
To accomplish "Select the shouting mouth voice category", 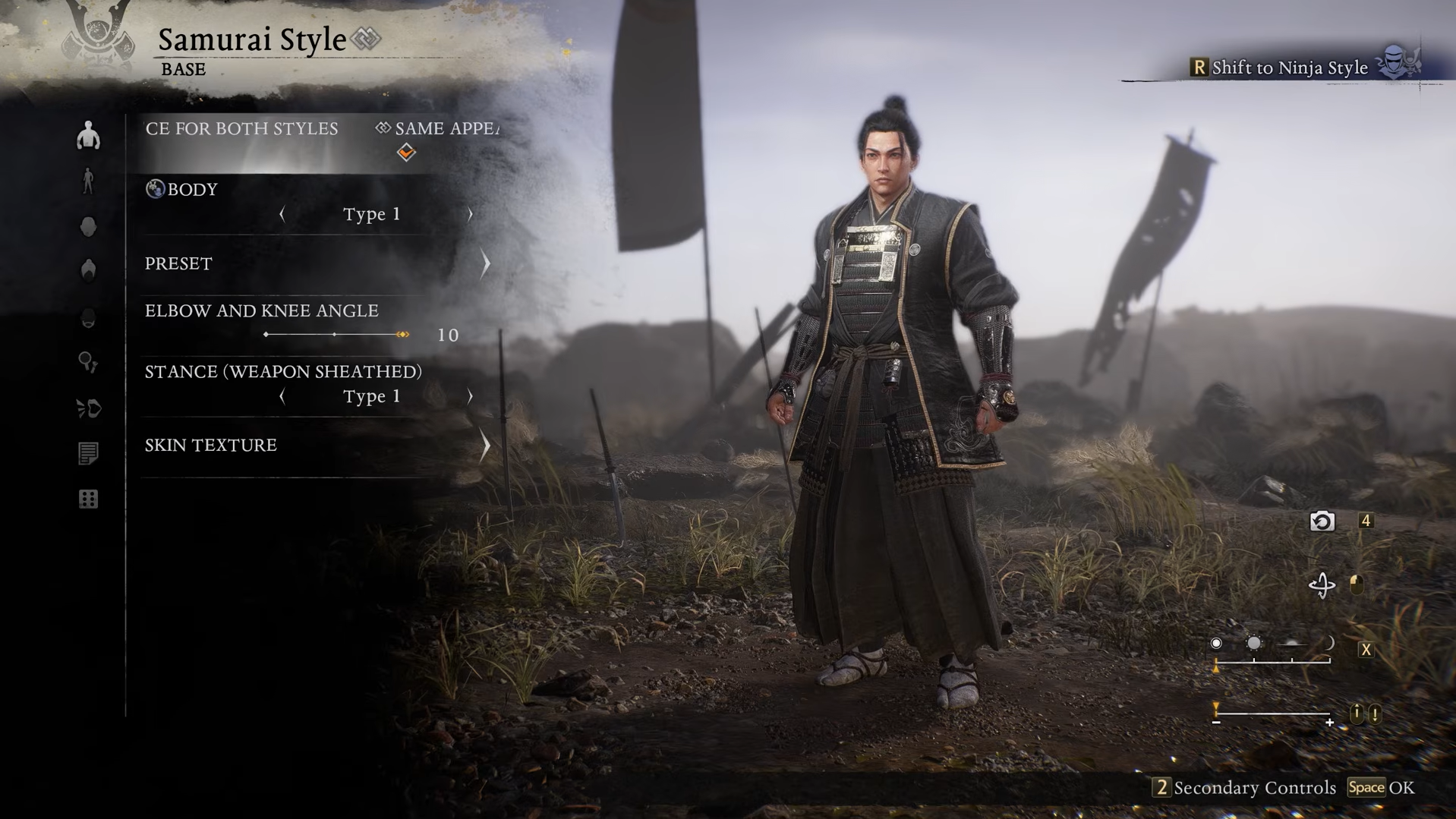I will [88, 408].
